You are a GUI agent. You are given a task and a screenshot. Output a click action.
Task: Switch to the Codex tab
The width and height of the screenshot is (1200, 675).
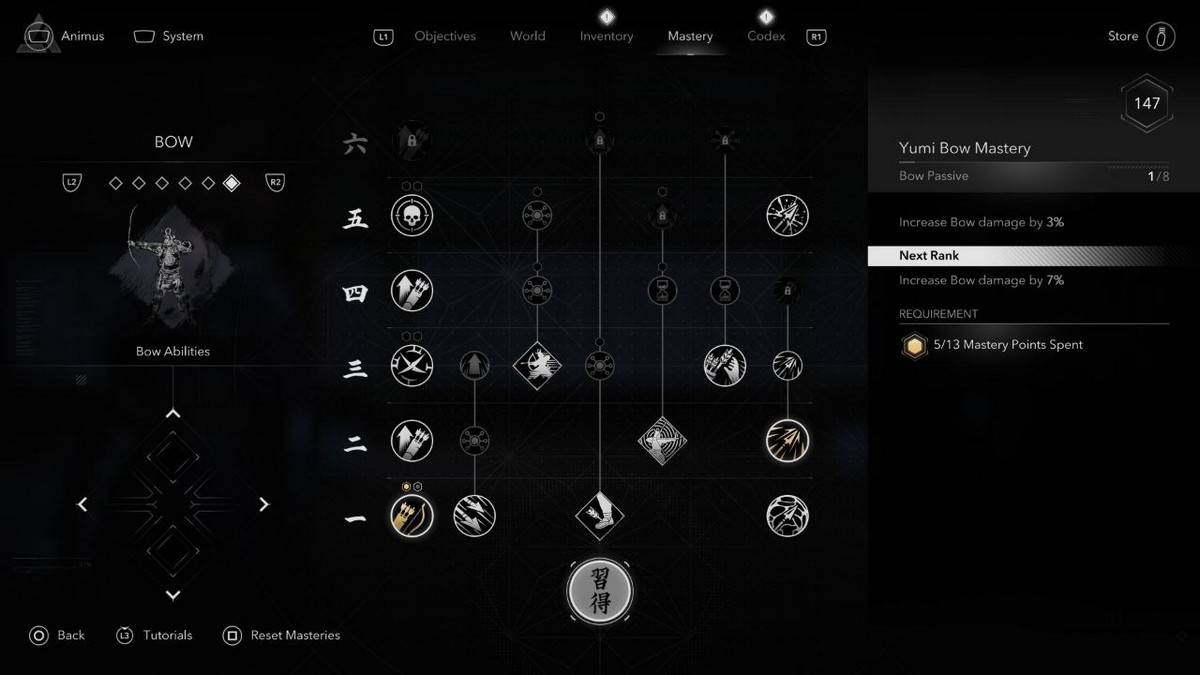[x=766, y=36]
